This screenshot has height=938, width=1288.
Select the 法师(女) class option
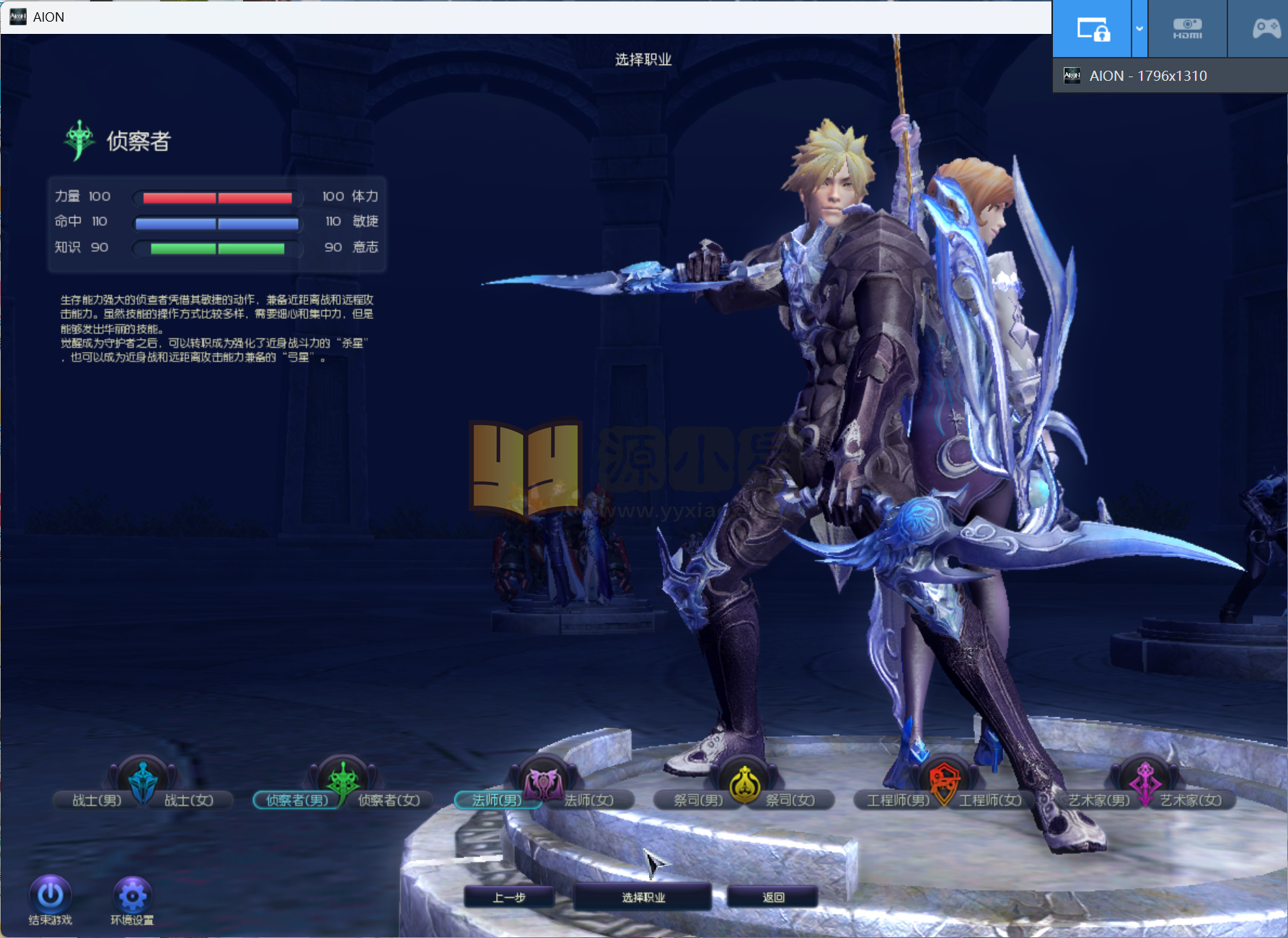pyautogui.click(x=589, y=800)
